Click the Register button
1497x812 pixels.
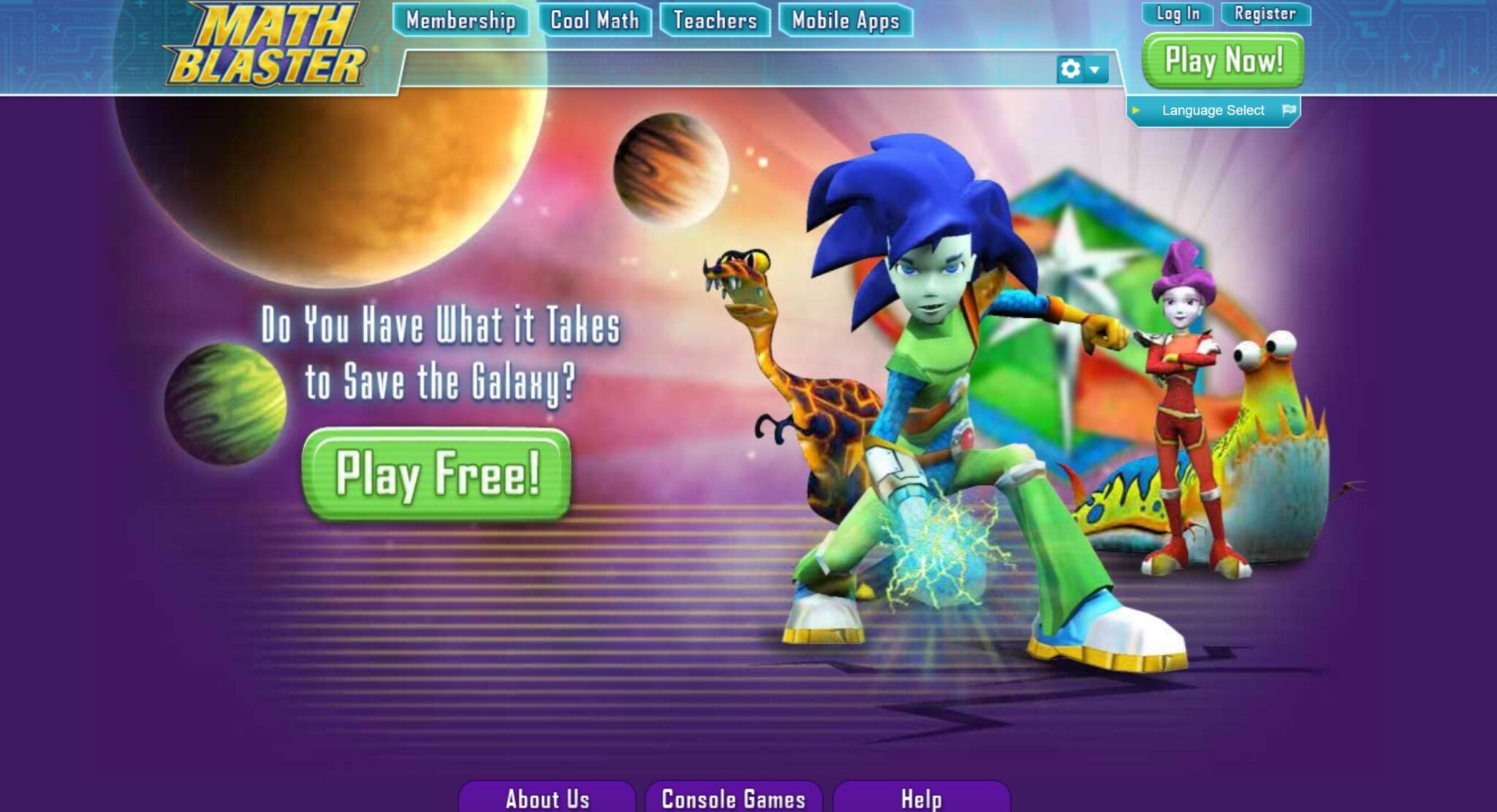click(1266, 12)
